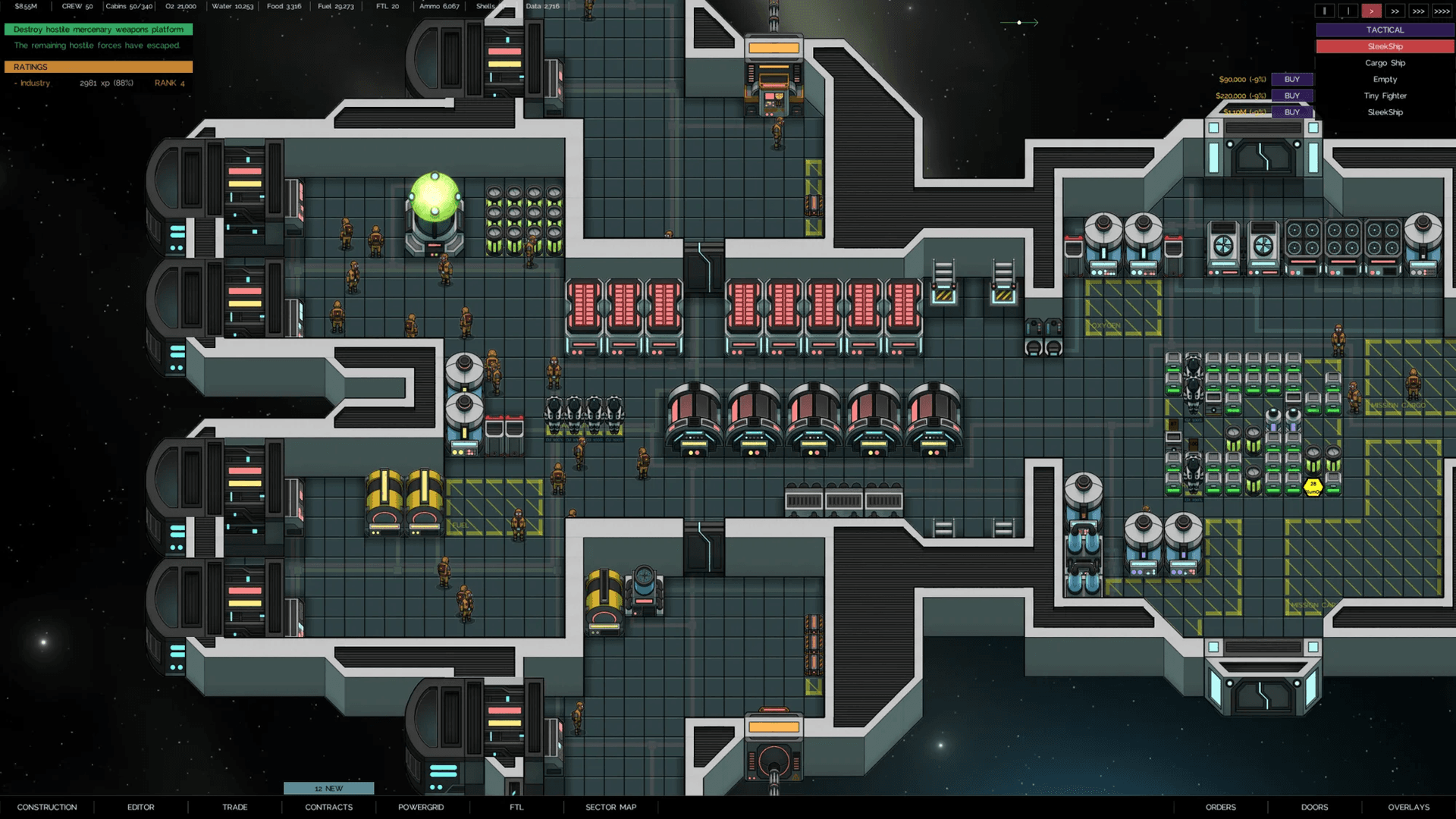Image resolution: width=1456 pixels, height=819 pixels.
Task: Switch to Tactical view
Action: click(1385, 30)
